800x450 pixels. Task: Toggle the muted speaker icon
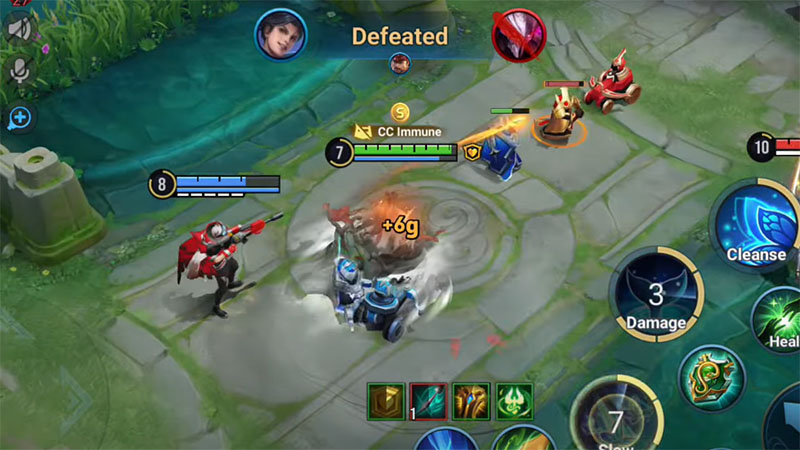[18, 29]
